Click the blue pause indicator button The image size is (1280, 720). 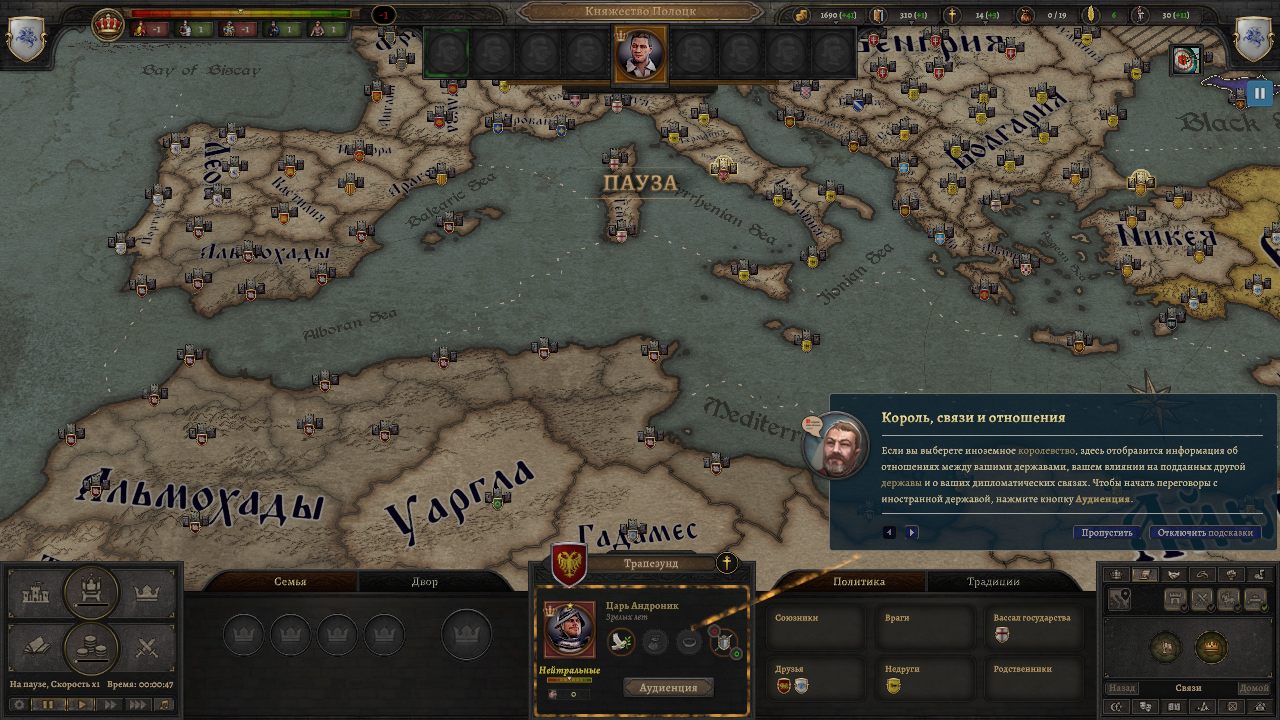pos(1258,93)
